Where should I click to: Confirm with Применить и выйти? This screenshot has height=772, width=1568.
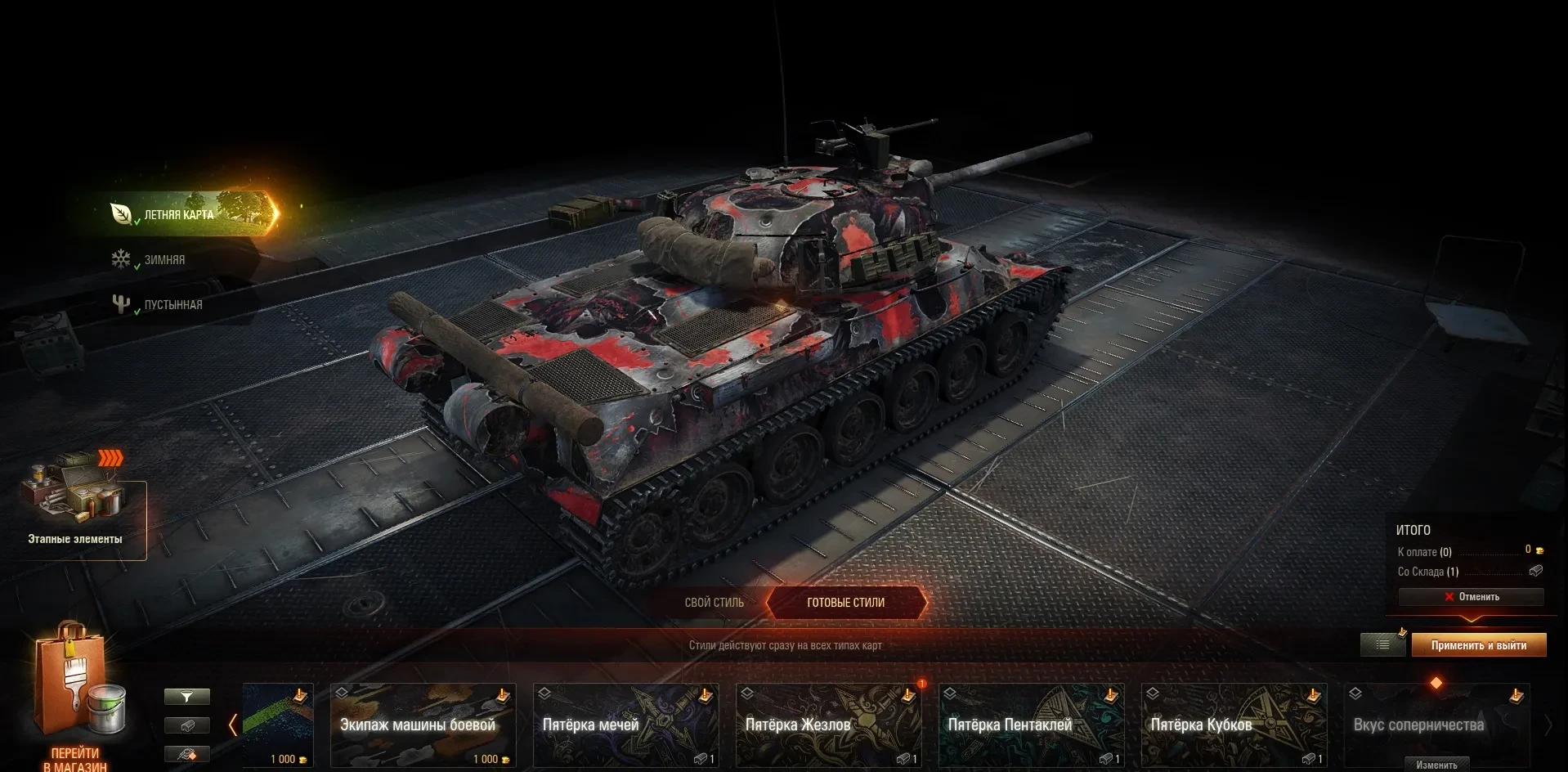point(1478,645)
